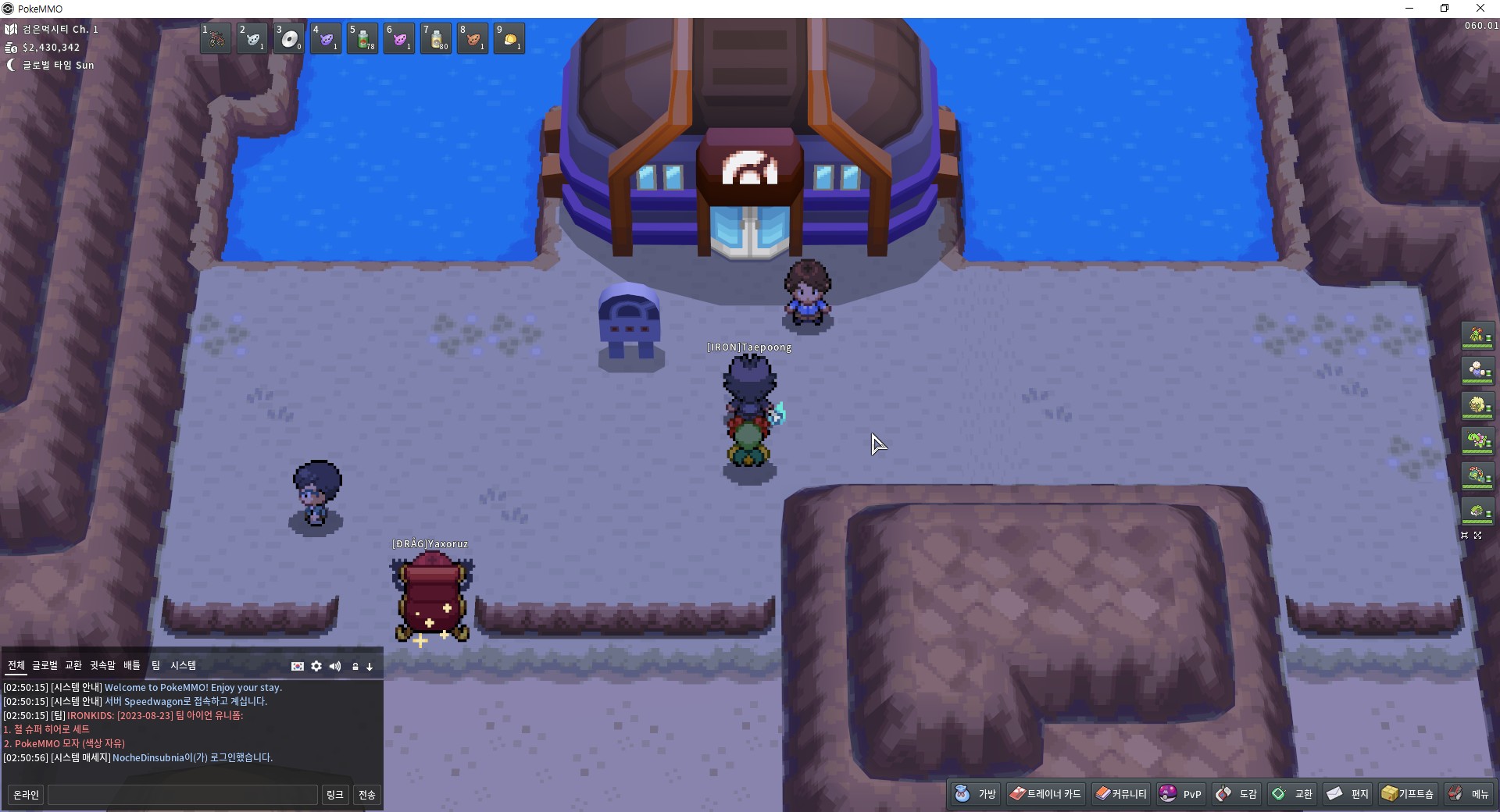This screenshot has width=1500, height=812.
Task: Open the 도감 Pokédex
Action: [x=1237, y=794]
